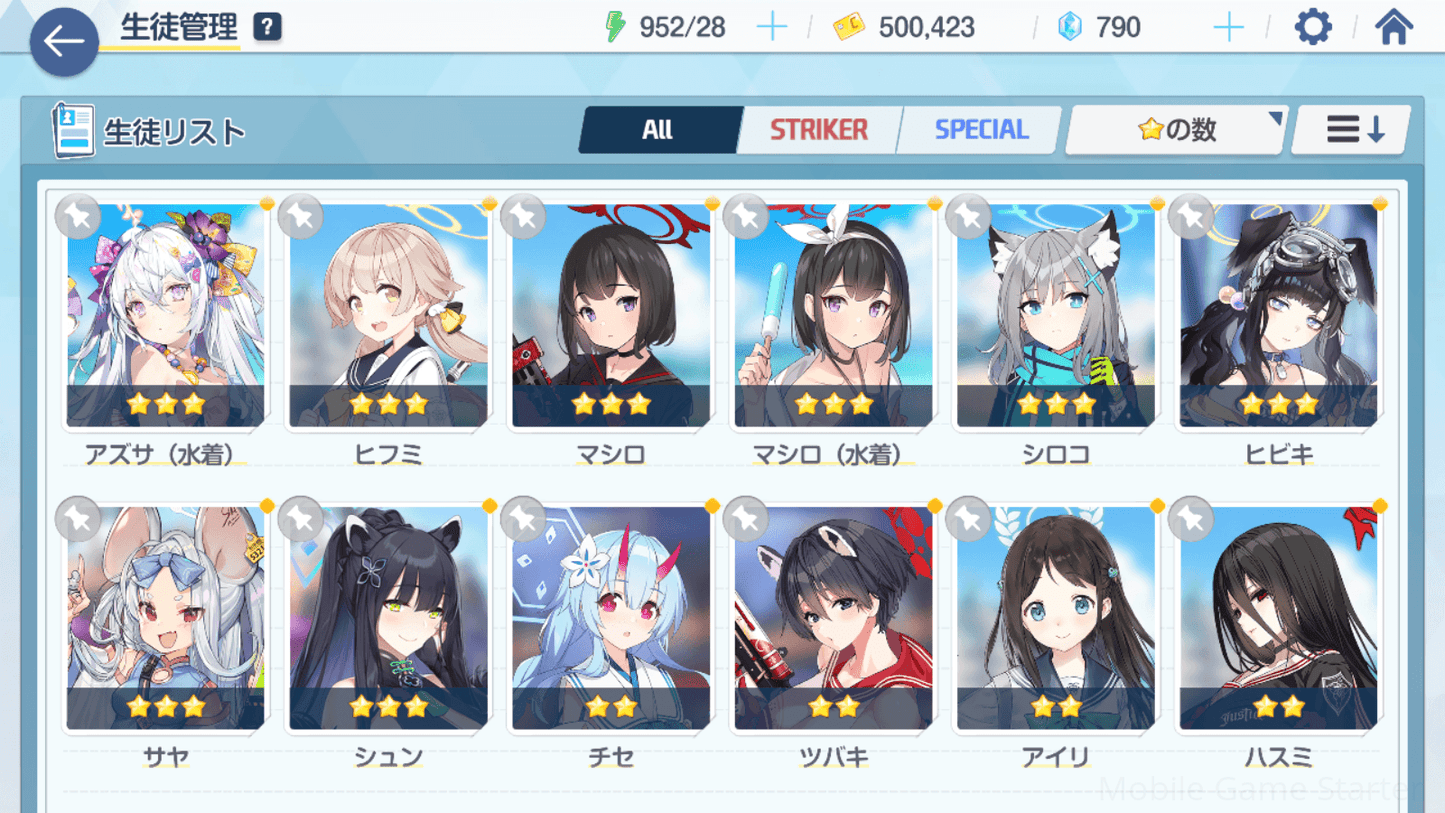Switch to the All tab
The height and width of the screenshot is (813, 1445).
tap(658, 130)
